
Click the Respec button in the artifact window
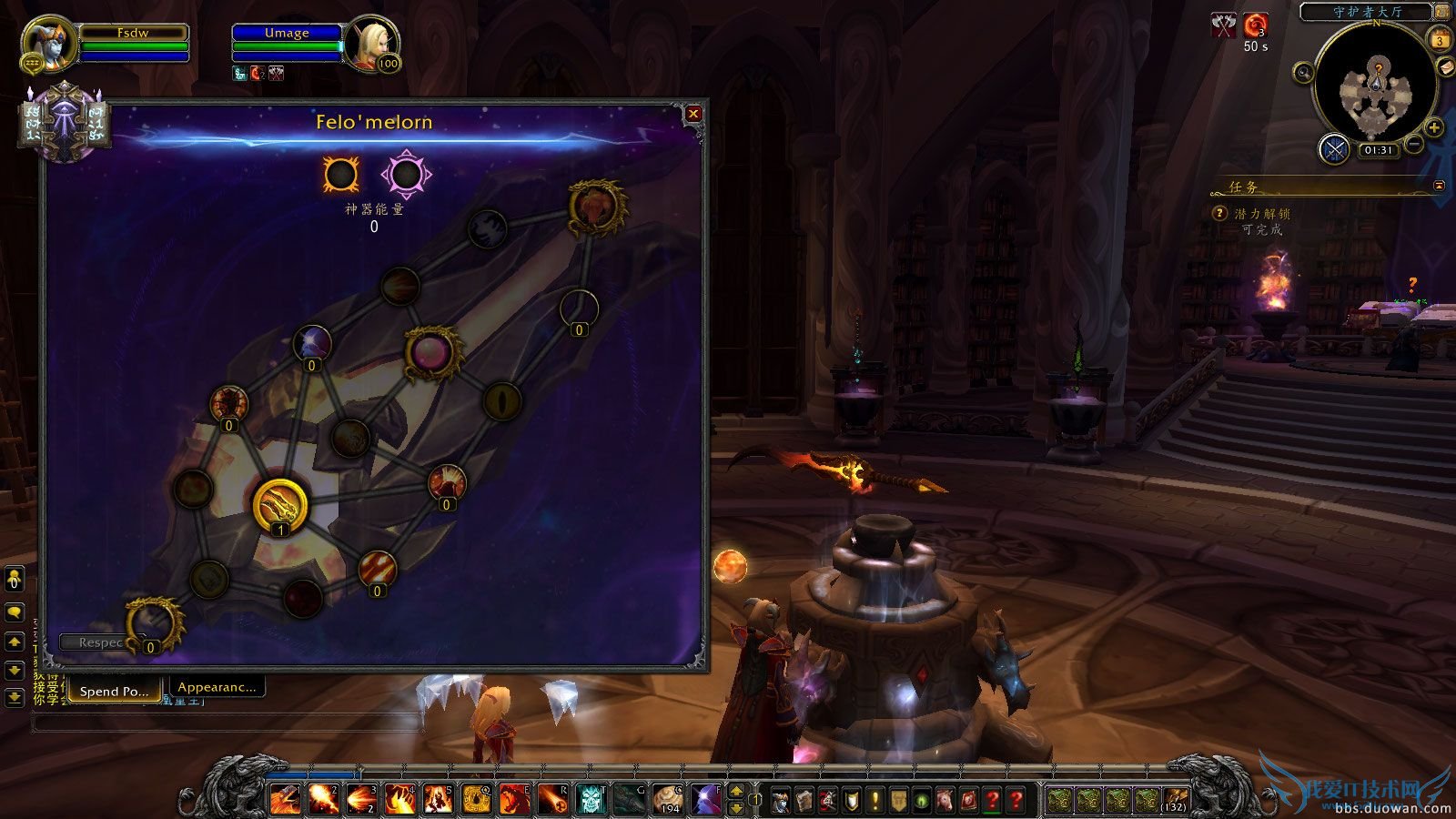point(97,641)
